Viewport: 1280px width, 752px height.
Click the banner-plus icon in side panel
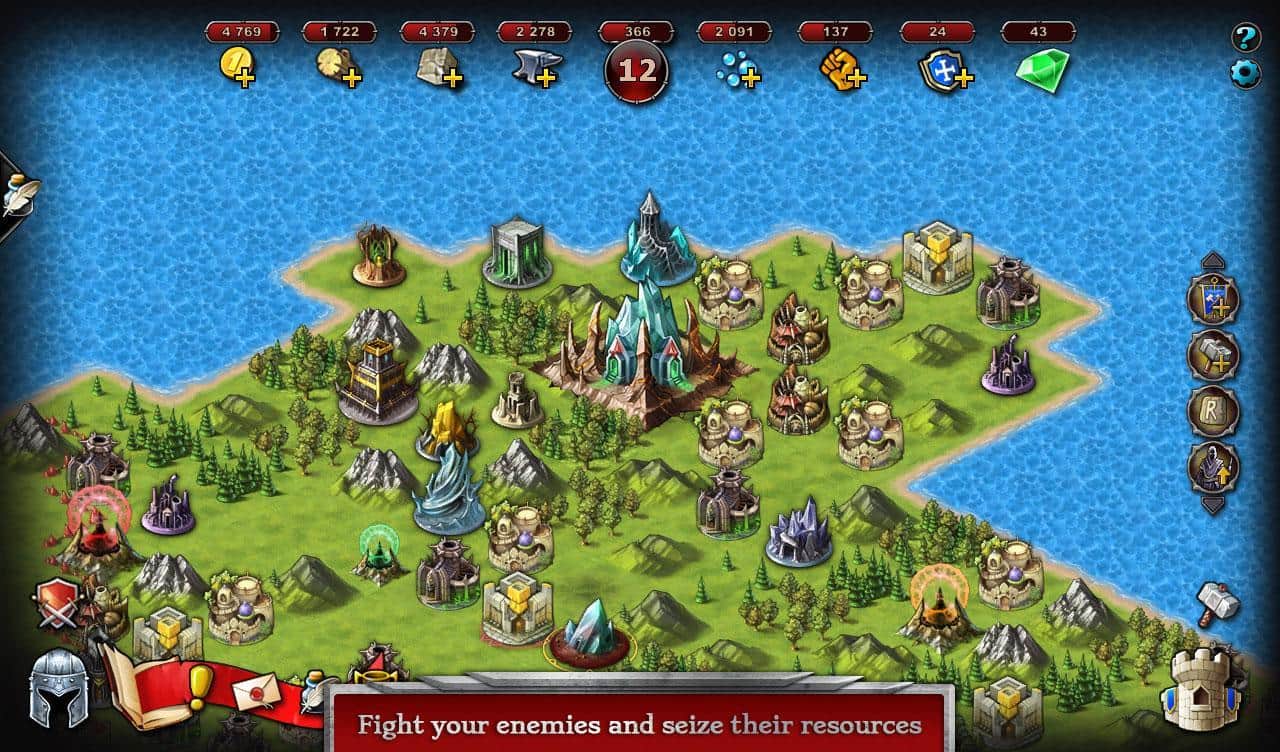tap(1213, 299)
